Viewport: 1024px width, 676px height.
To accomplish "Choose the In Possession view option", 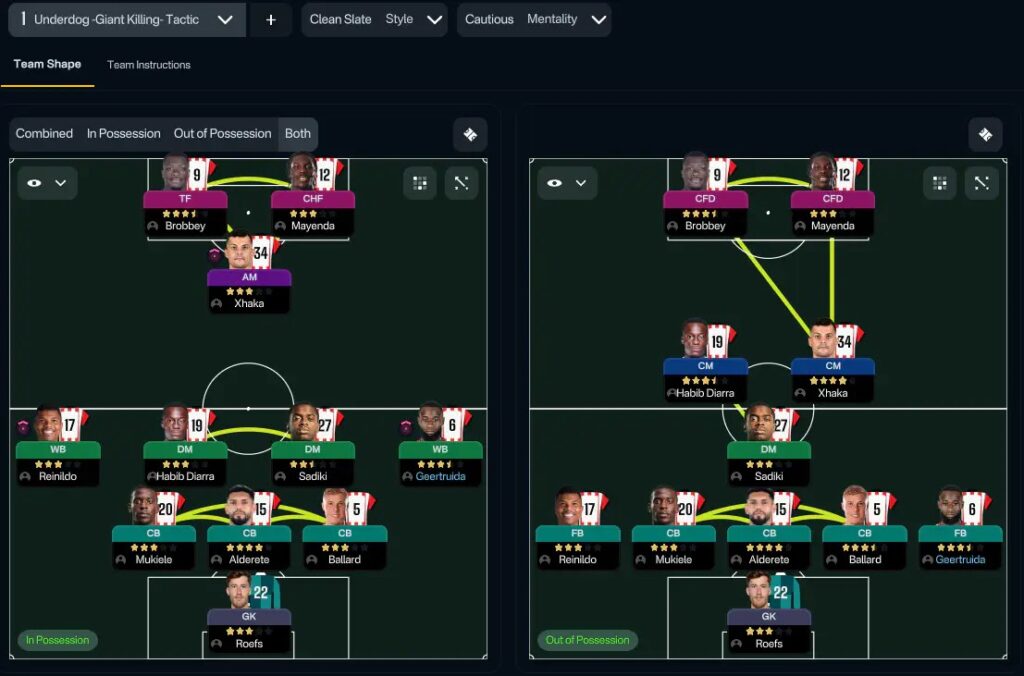I will (123, 134).
